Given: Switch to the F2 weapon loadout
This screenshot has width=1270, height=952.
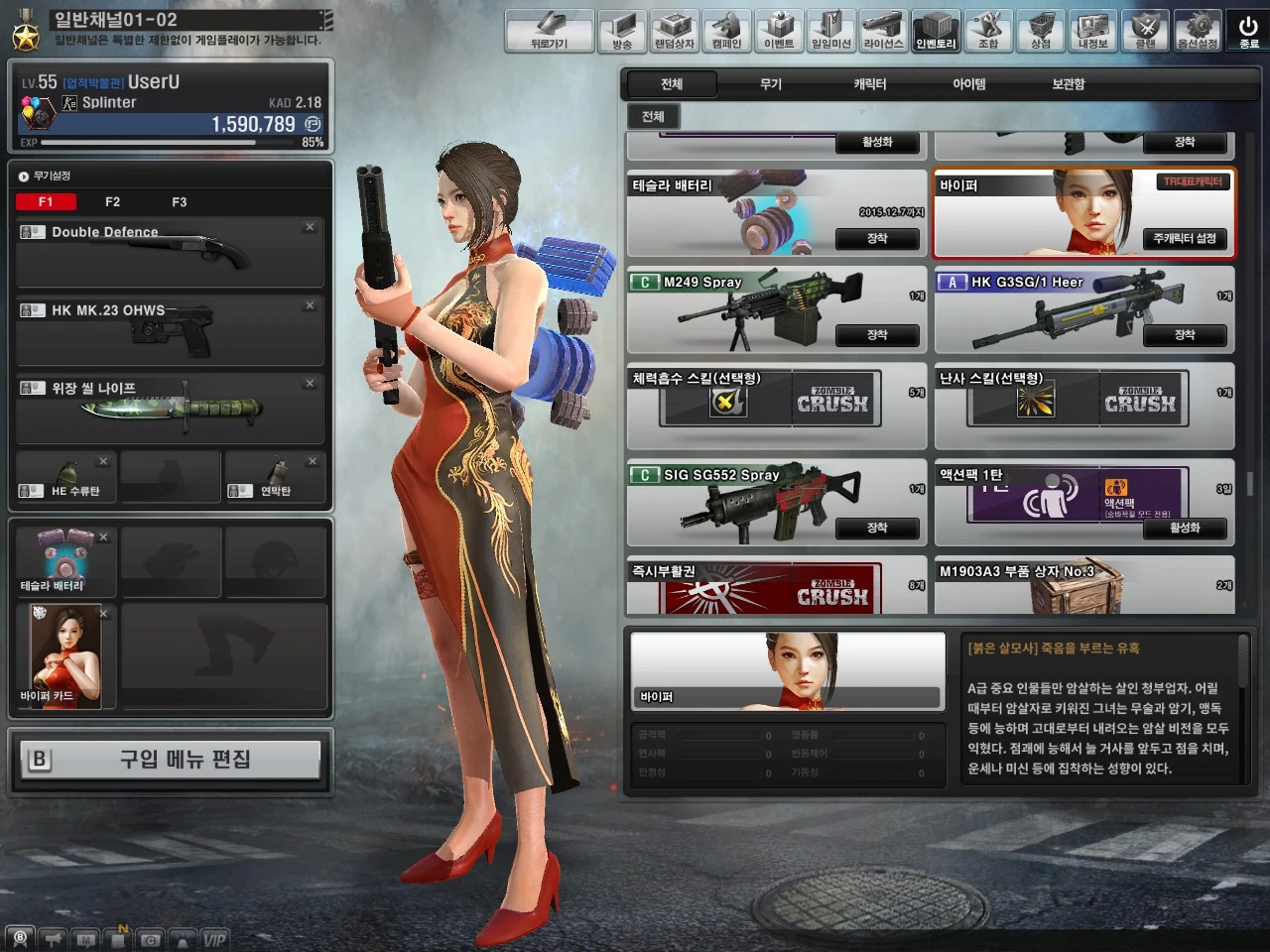Looking at the screenshot, I should tap(112, 201).
